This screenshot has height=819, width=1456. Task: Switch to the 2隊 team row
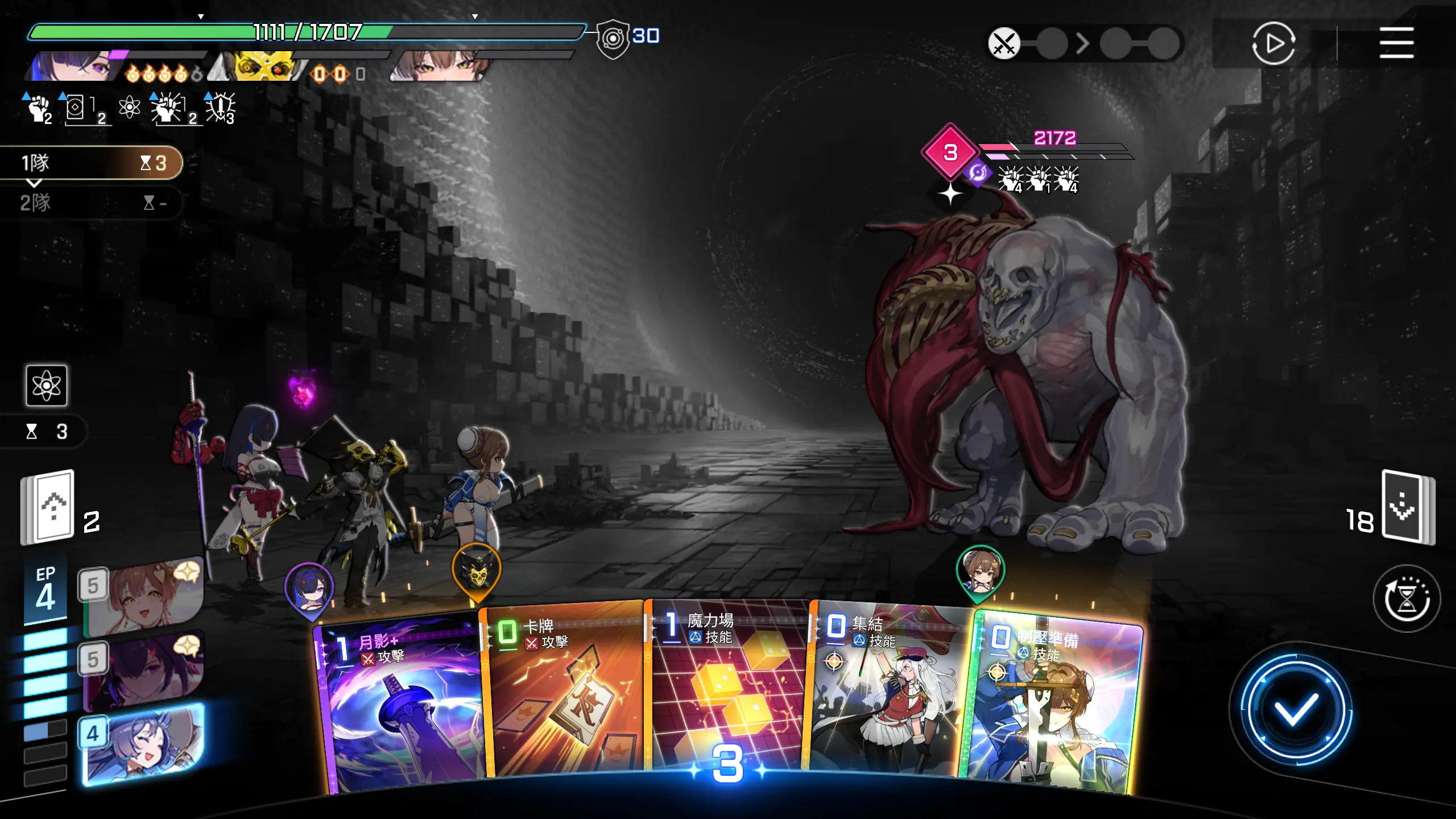pyautogui.click(x=91, y=202)
